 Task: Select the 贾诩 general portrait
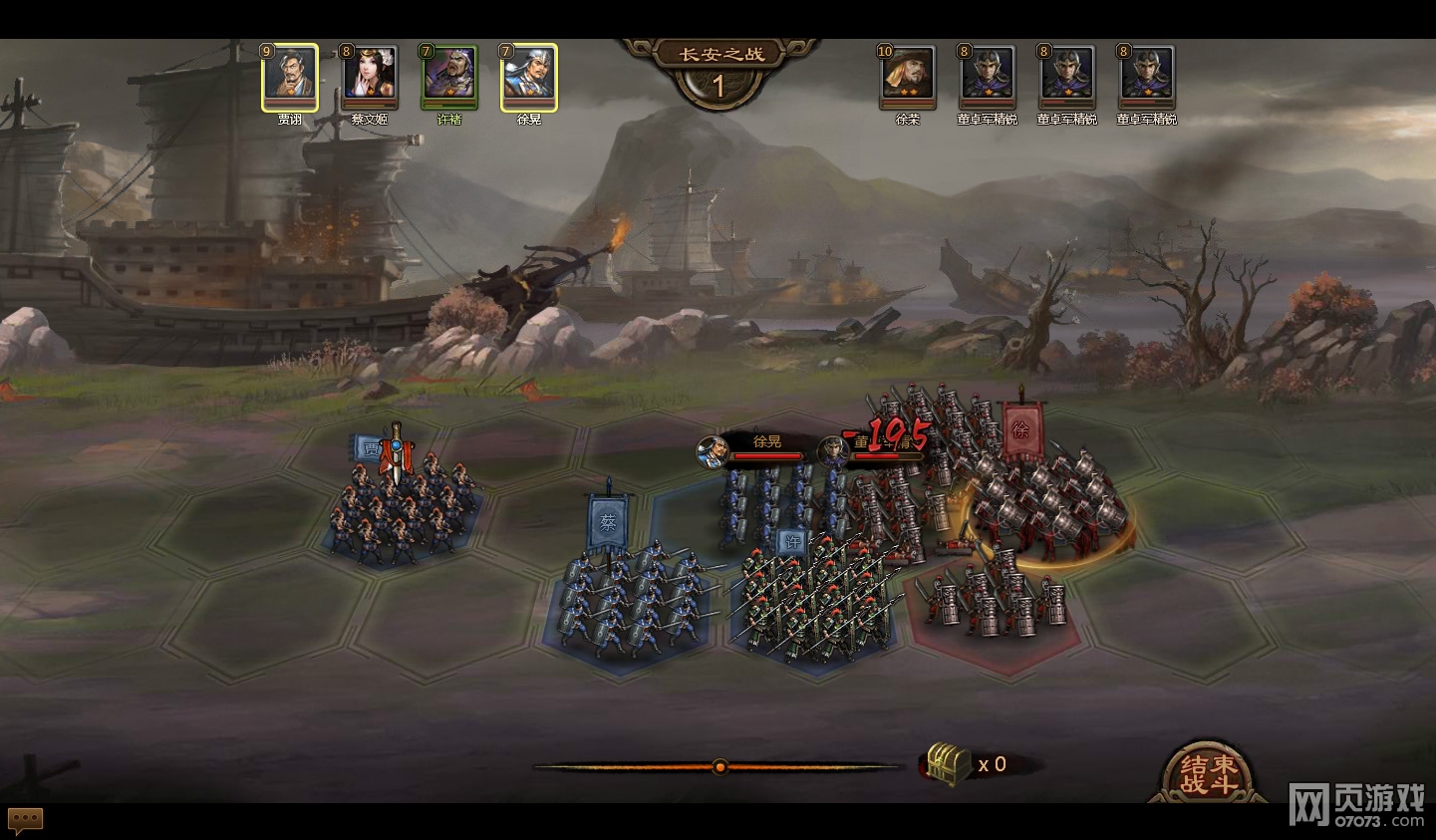coord(290,76)
